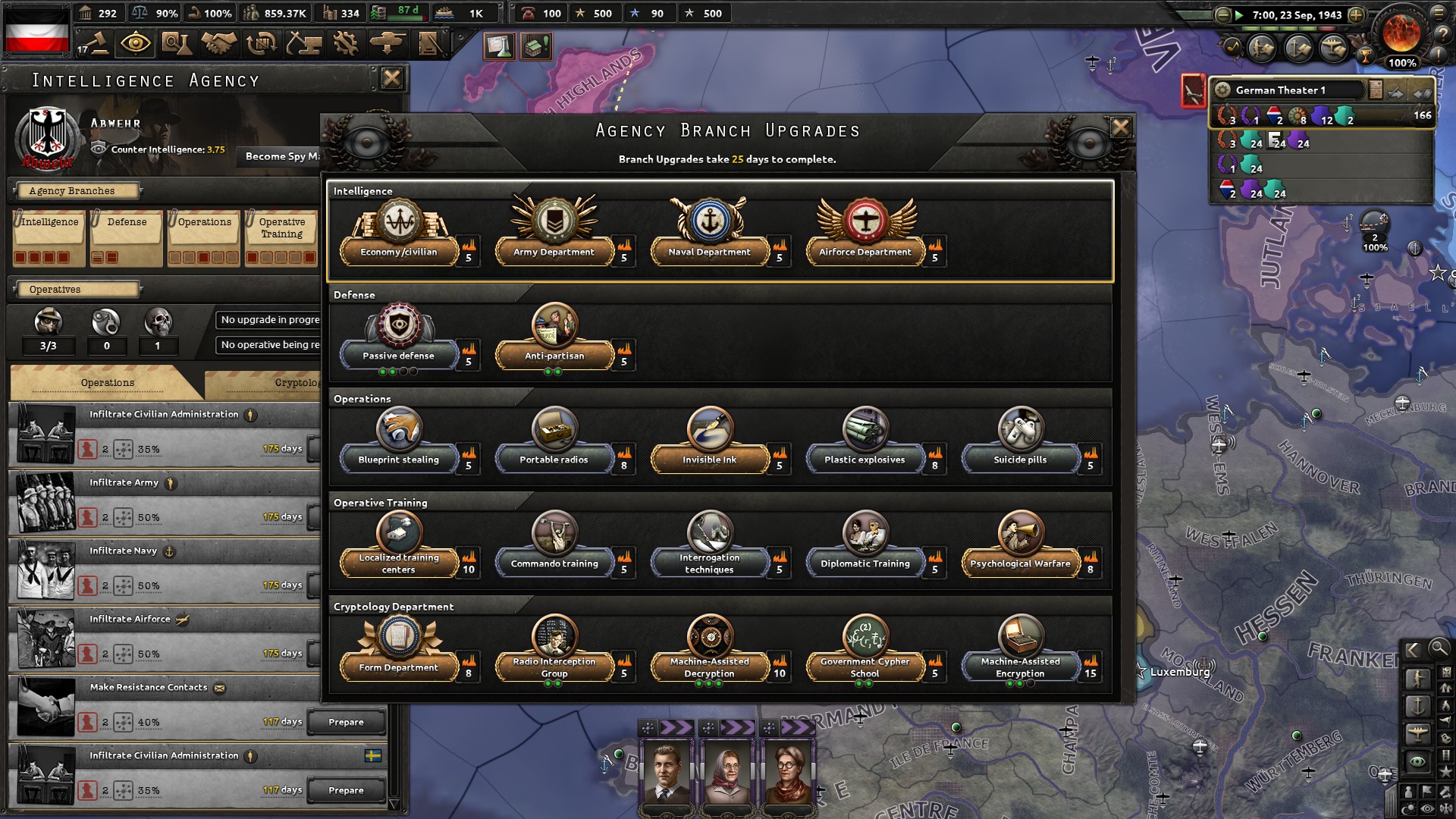Screen dimensions: 1456x819
Task: Open the trade menu handshake icon
Action: [220, 43]
